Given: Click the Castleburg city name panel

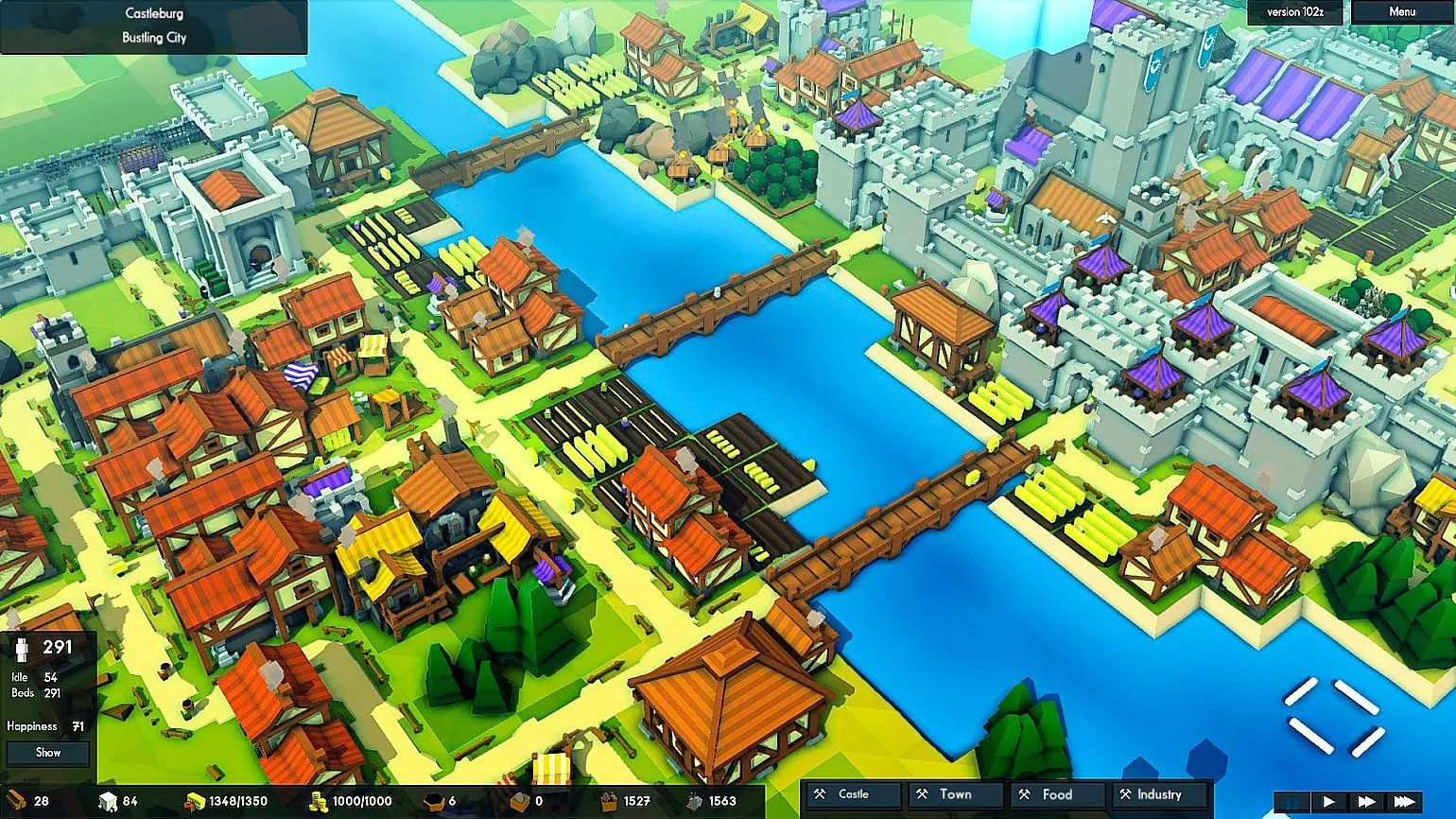Looking at the screenshot, I should (x=153, y=26).
